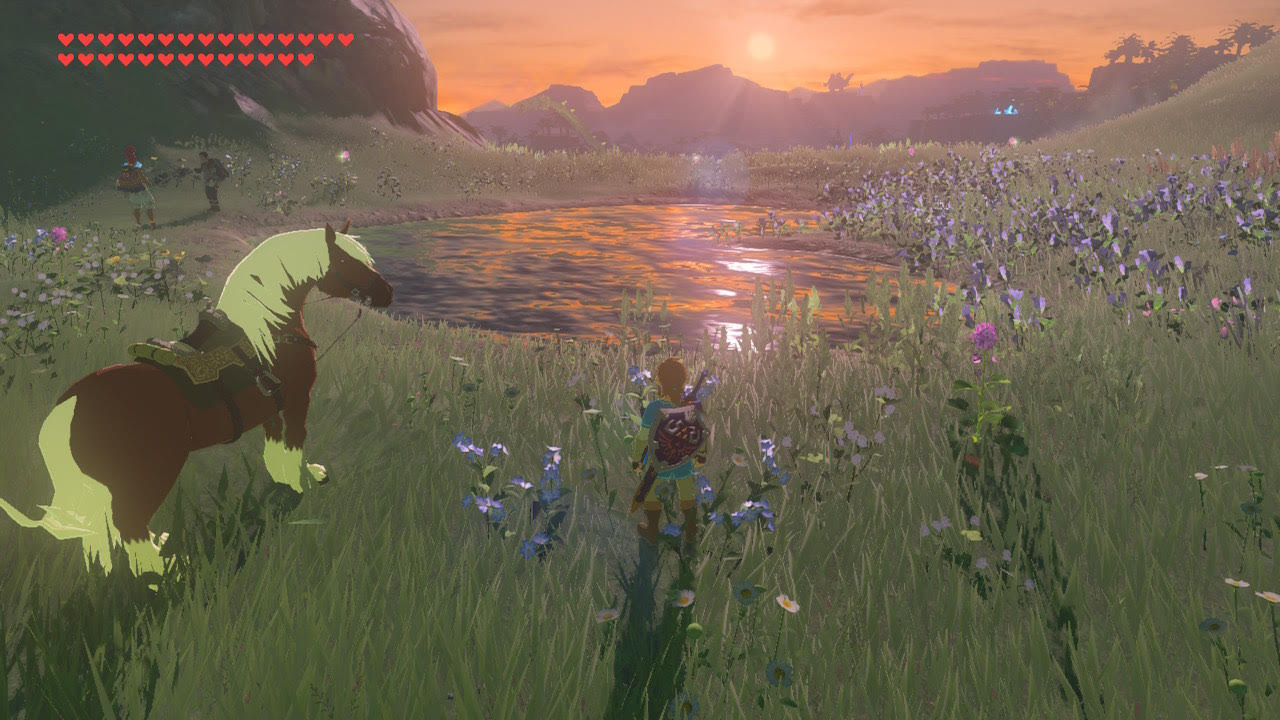Click the first heart in the health meter
The height and width of the screenshot is (720, 1280).
point(66,40)
